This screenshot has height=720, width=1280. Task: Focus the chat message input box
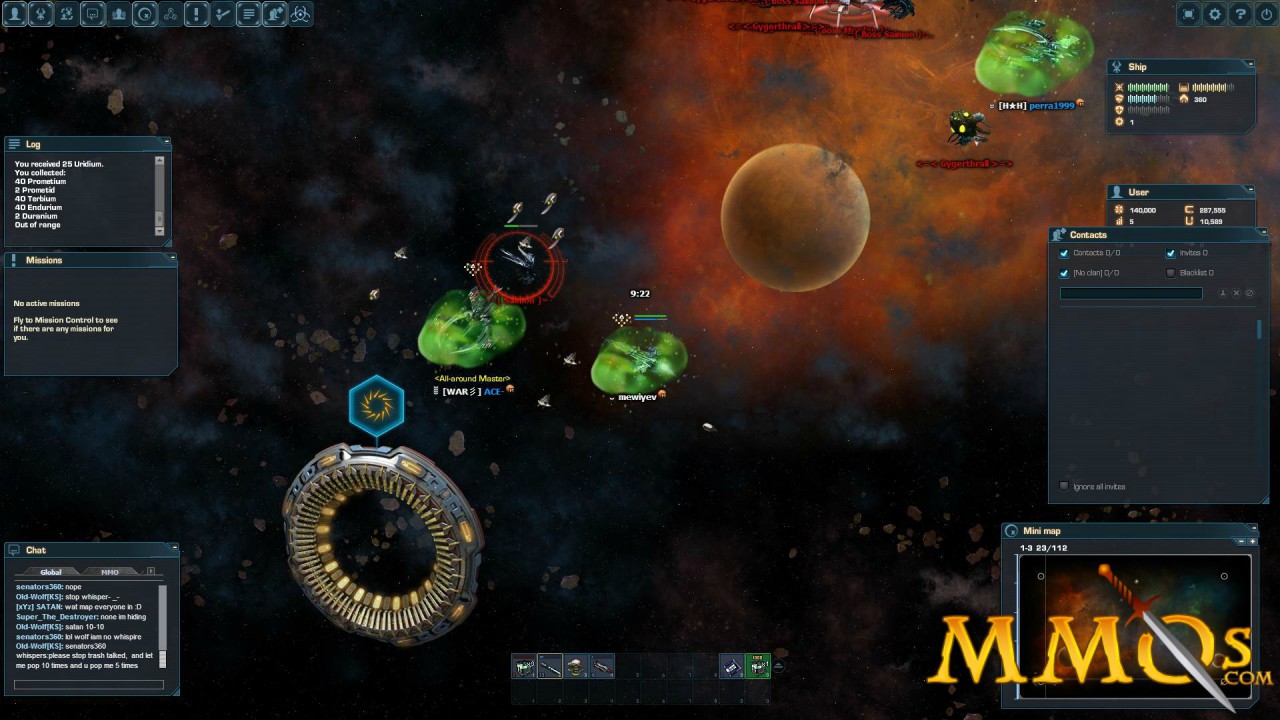pyautogui.click(x=89, y=685)
